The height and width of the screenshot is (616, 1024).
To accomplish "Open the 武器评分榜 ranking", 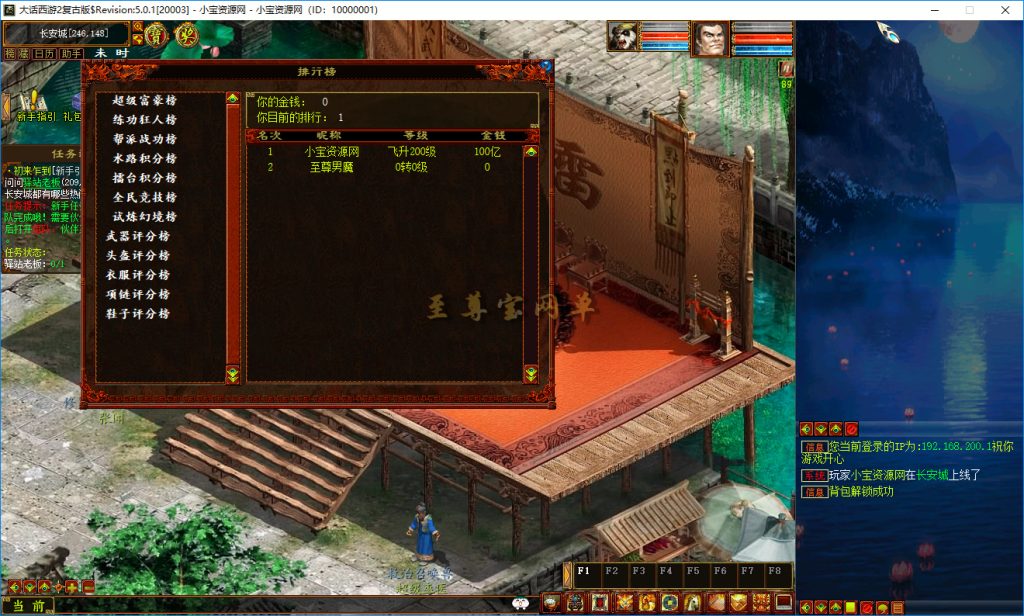I will (x=138, y=236).
